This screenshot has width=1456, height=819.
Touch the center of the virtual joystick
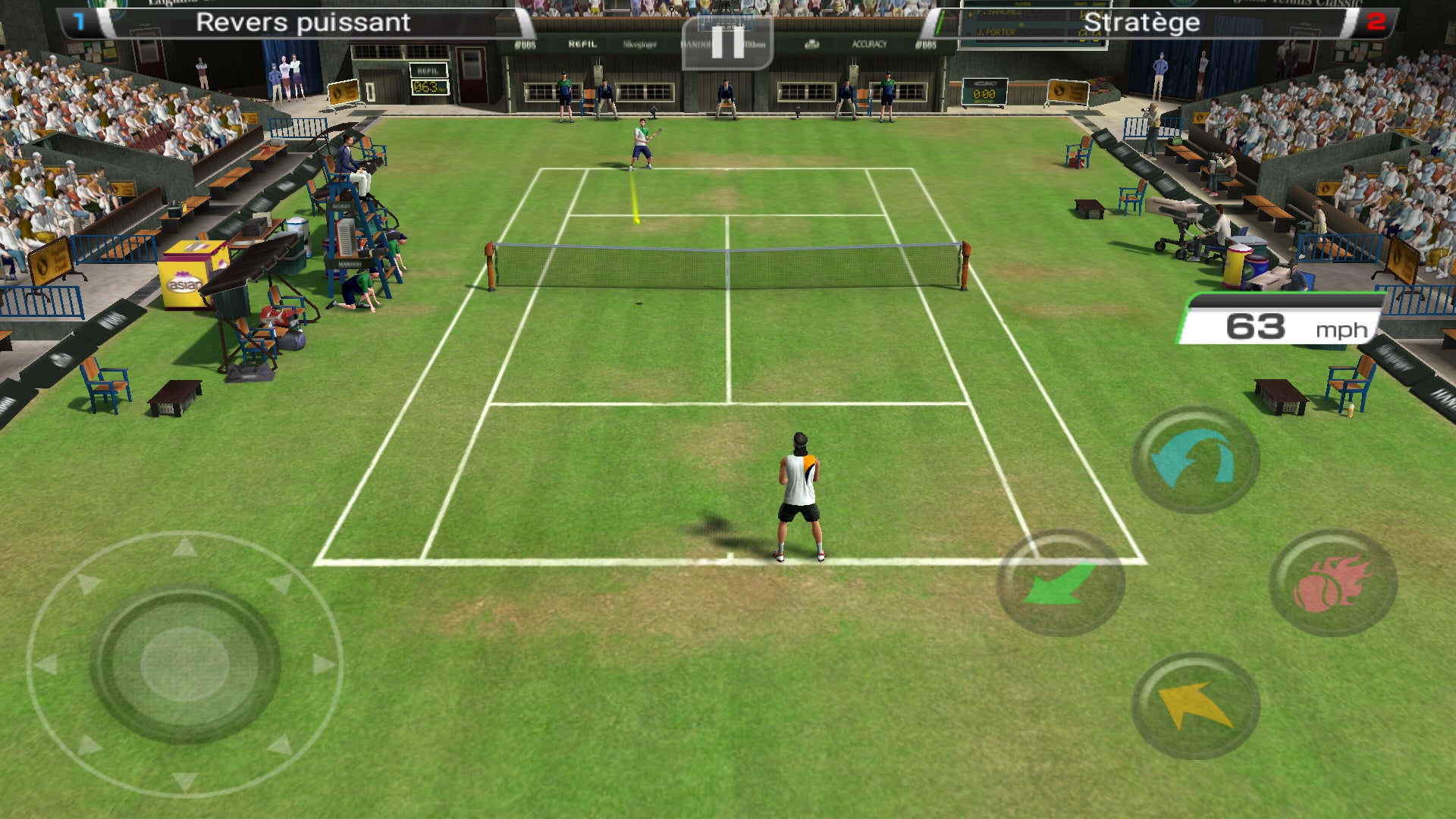(185, 664)
